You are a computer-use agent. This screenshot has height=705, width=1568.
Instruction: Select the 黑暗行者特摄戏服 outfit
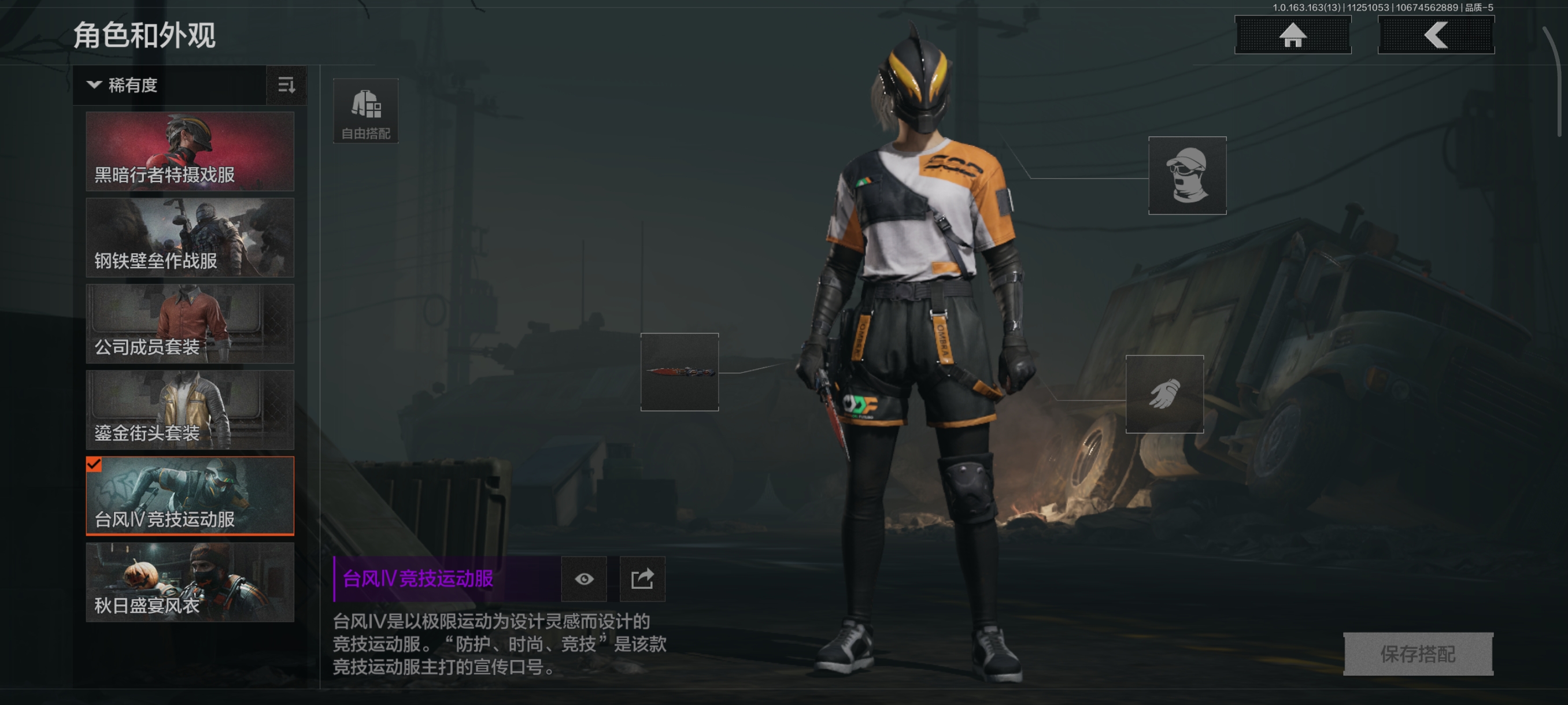pyautogui.click(x=190, y=151)
